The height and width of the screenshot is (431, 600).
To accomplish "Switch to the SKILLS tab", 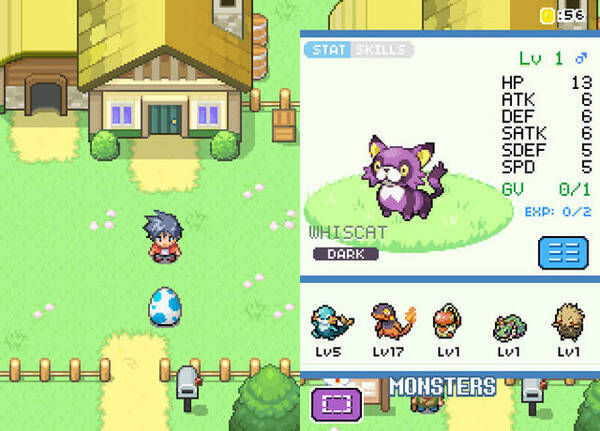I will coord(381,50).
